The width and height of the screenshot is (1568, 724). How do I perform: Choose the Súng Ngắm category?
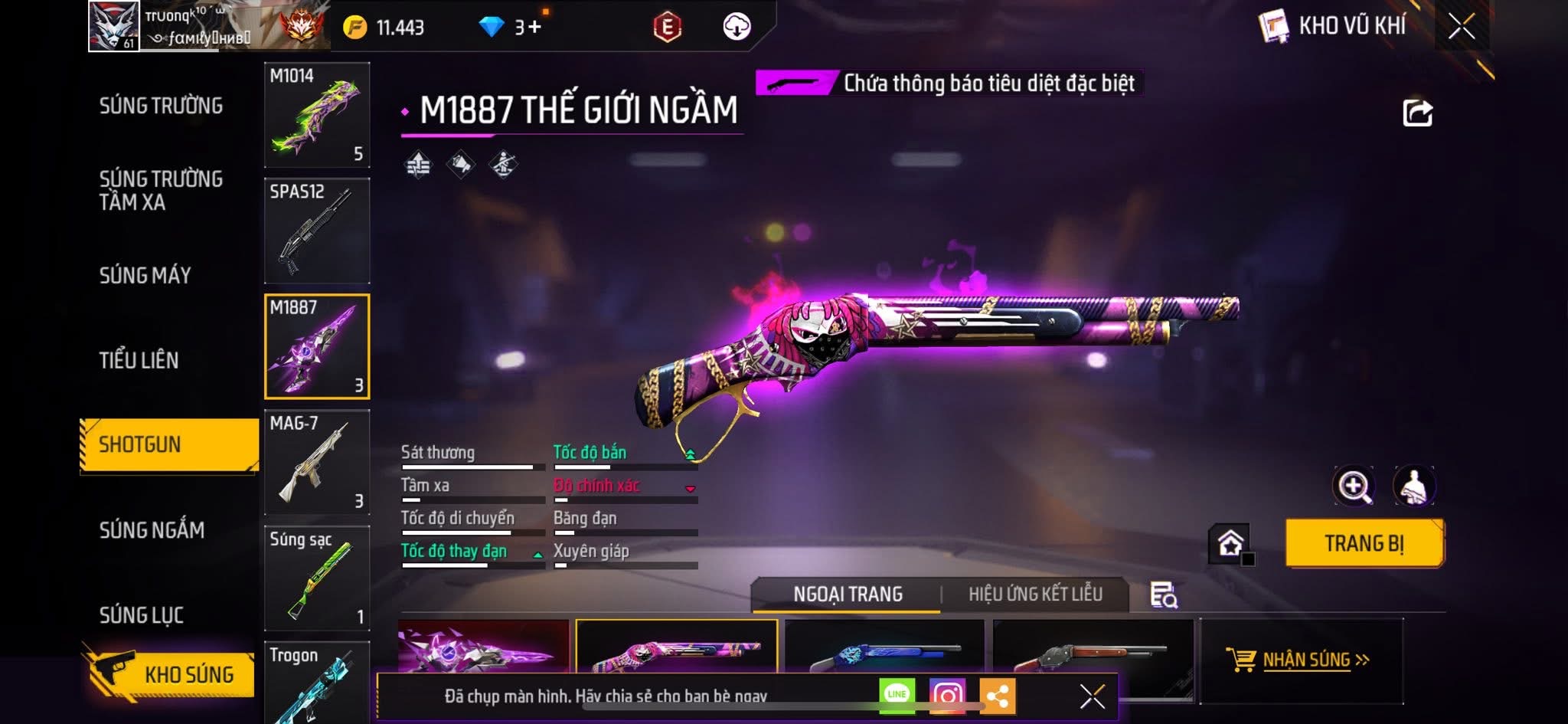[152, 529]
